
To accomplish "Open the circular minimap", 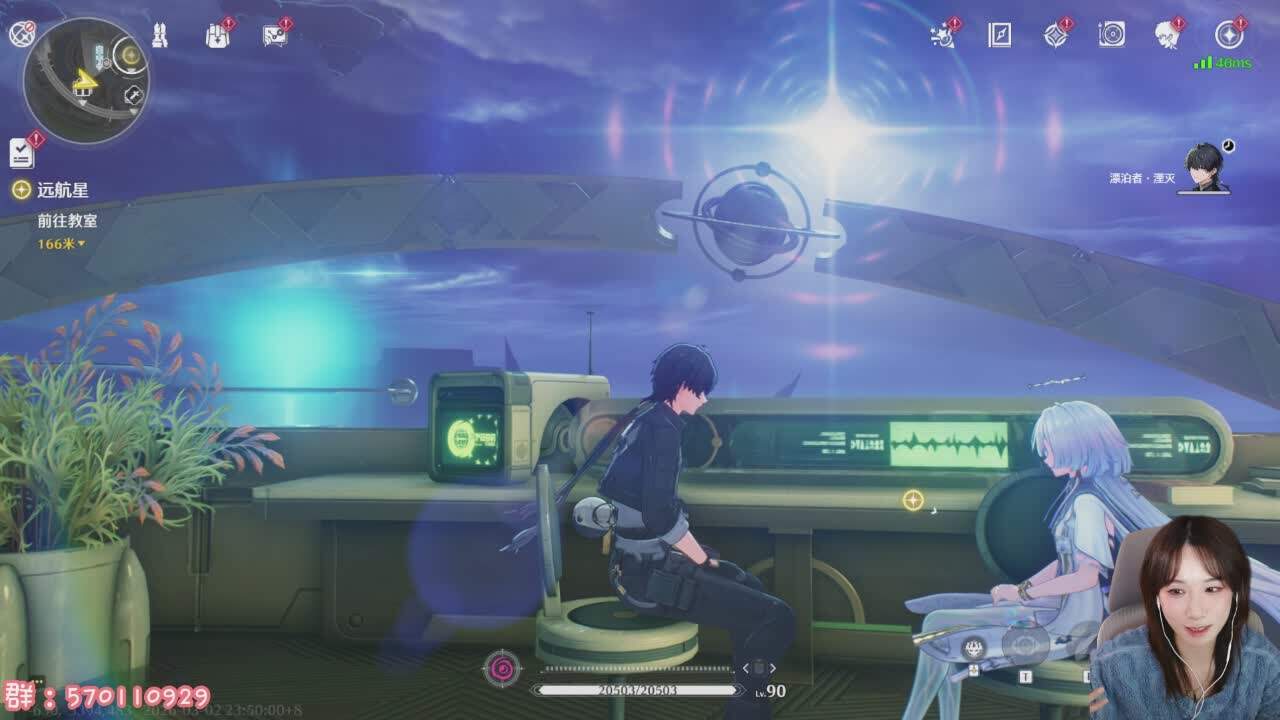I will tap(85, 81).
